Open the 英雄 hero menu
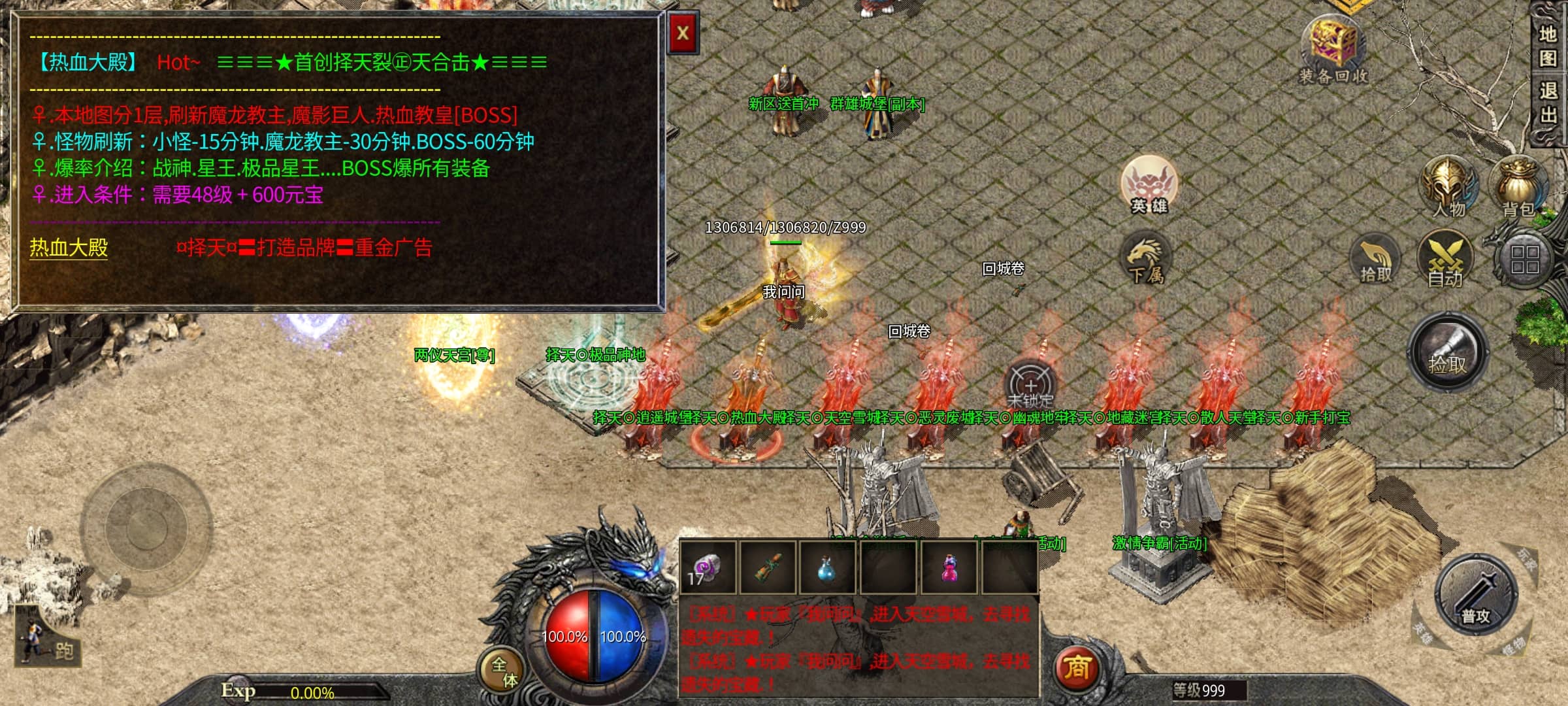Viewport: 1568px width, 706px height. [x=1149, y=185]
